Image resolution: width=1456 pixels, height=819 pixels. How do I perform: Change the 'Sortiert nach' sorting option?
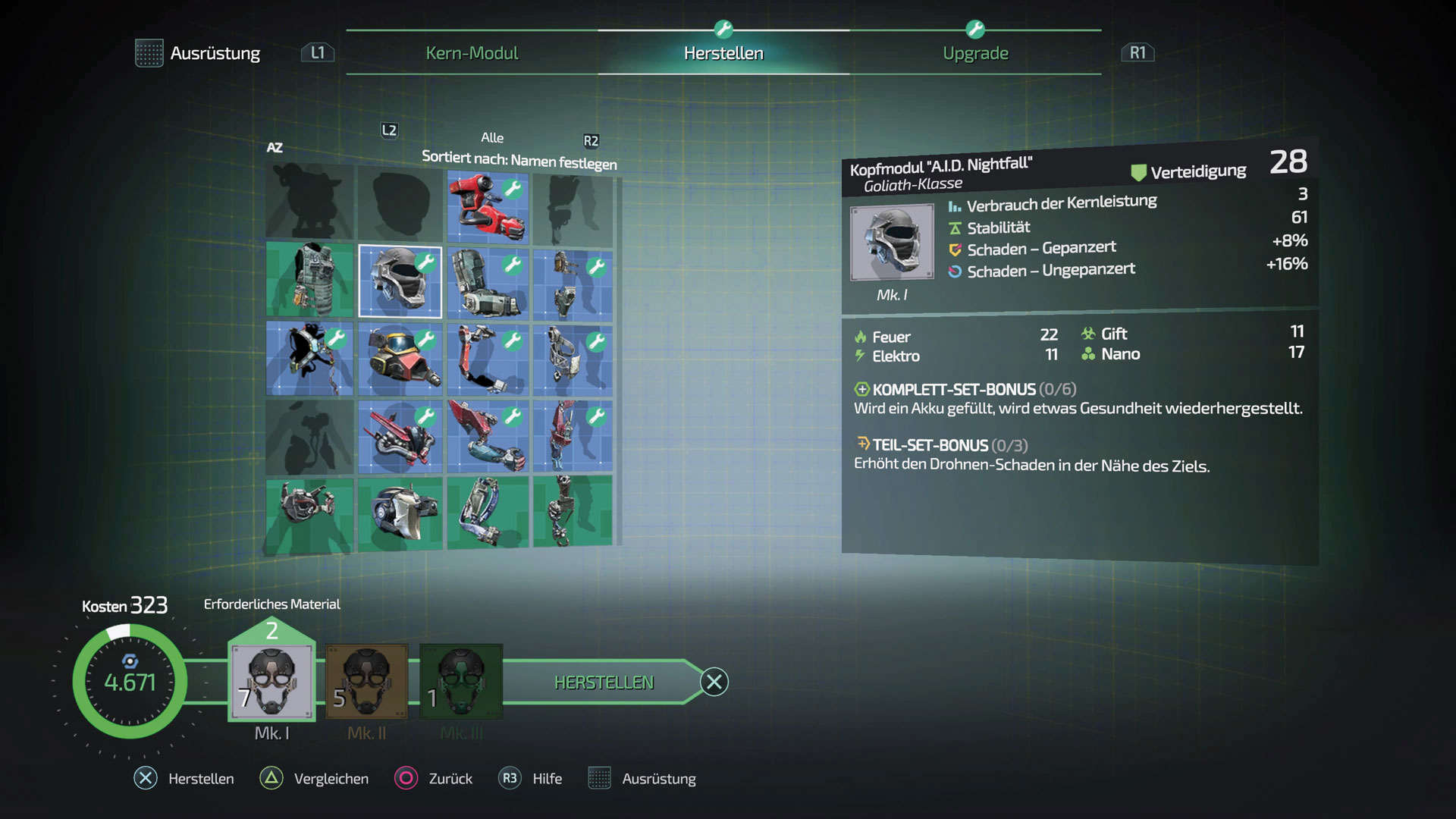pos(519,160)
